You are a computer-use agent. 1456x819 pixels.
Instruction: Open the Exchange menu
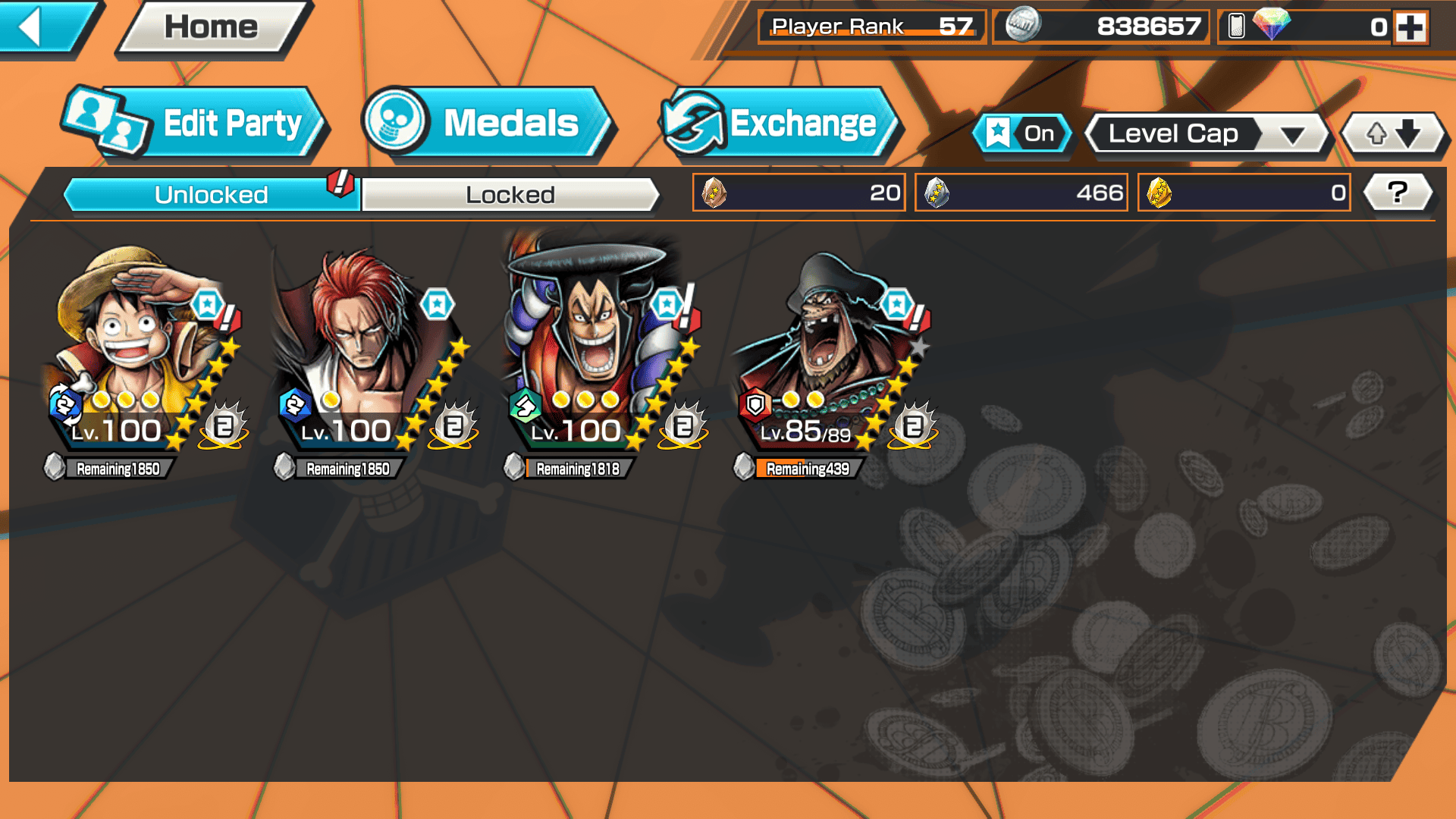780,123
